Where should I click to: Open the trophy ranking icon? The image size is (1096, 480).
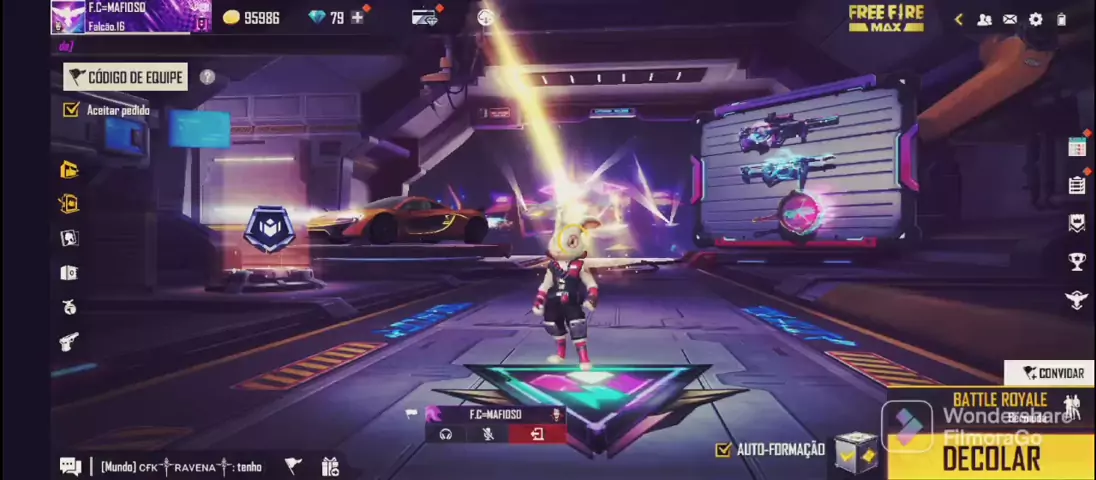[x=1077, y=262]
